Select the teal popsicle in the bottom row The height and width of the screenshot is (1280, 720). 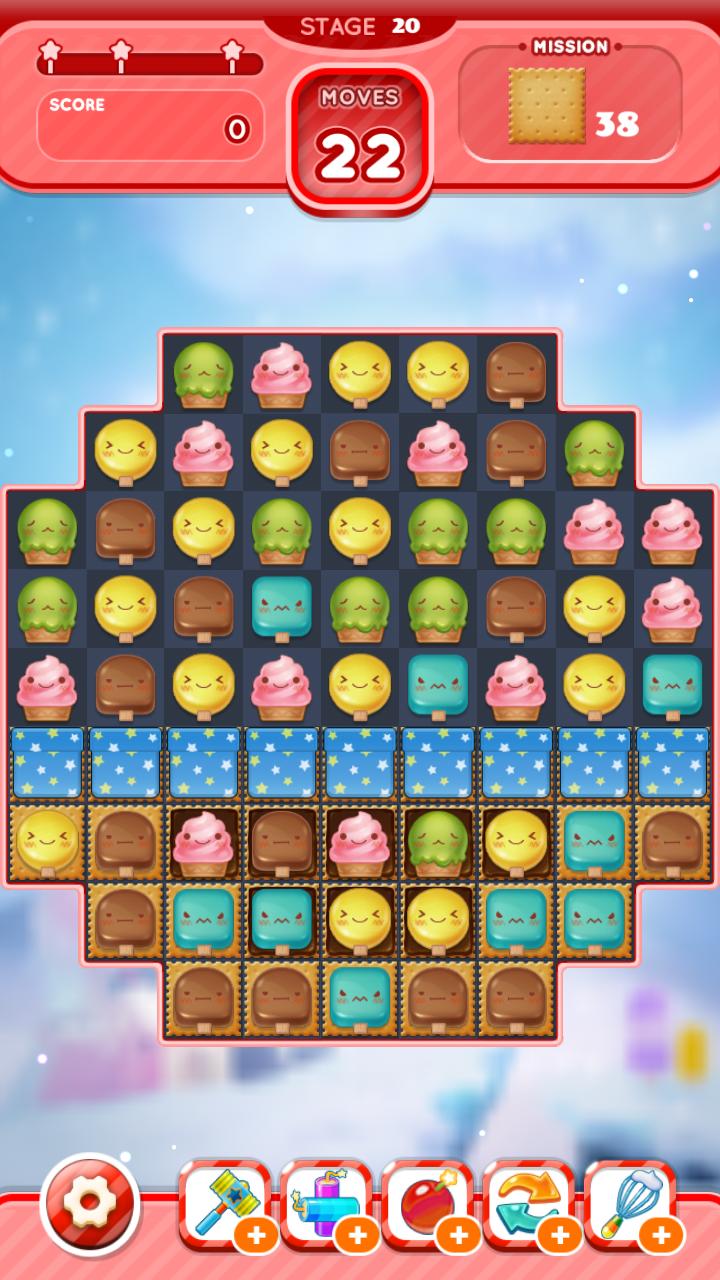pos(360,998)
